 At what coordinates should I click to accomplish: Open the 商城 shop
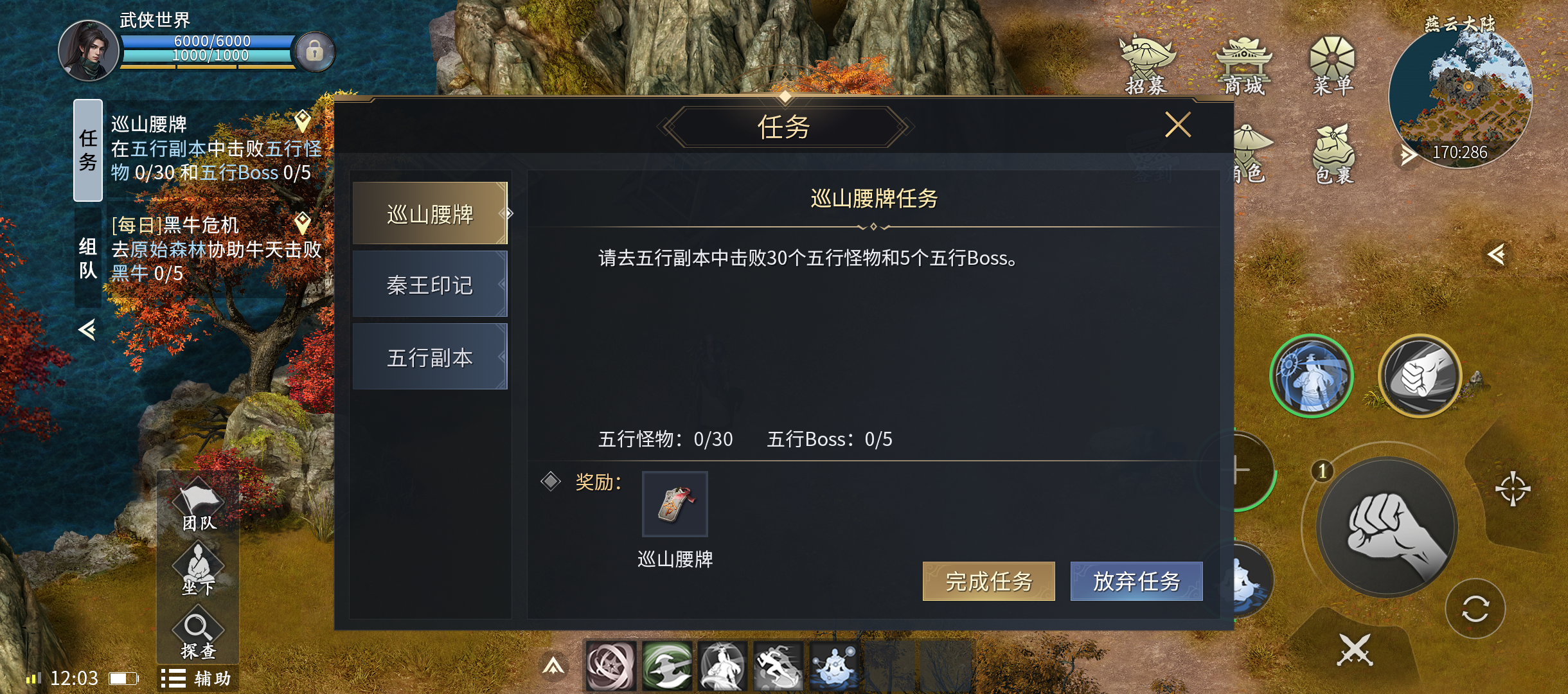click(1243, 66)
